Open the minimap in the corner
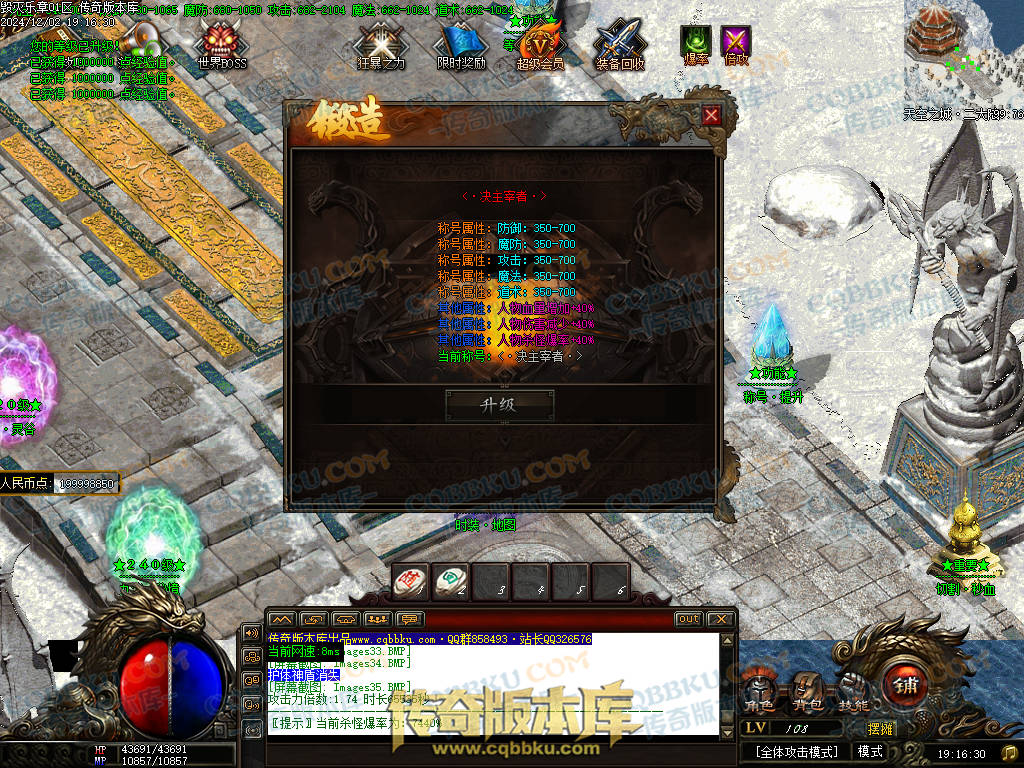Viewport: 1024px width, 768px height. (x=963, y=50)
